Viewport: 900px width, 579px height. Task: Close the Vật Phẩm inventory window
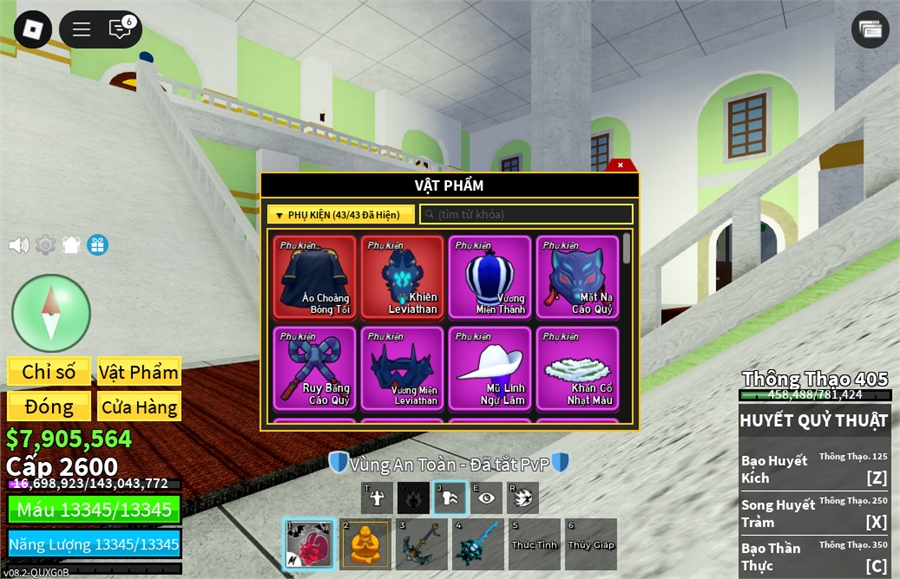621,165
